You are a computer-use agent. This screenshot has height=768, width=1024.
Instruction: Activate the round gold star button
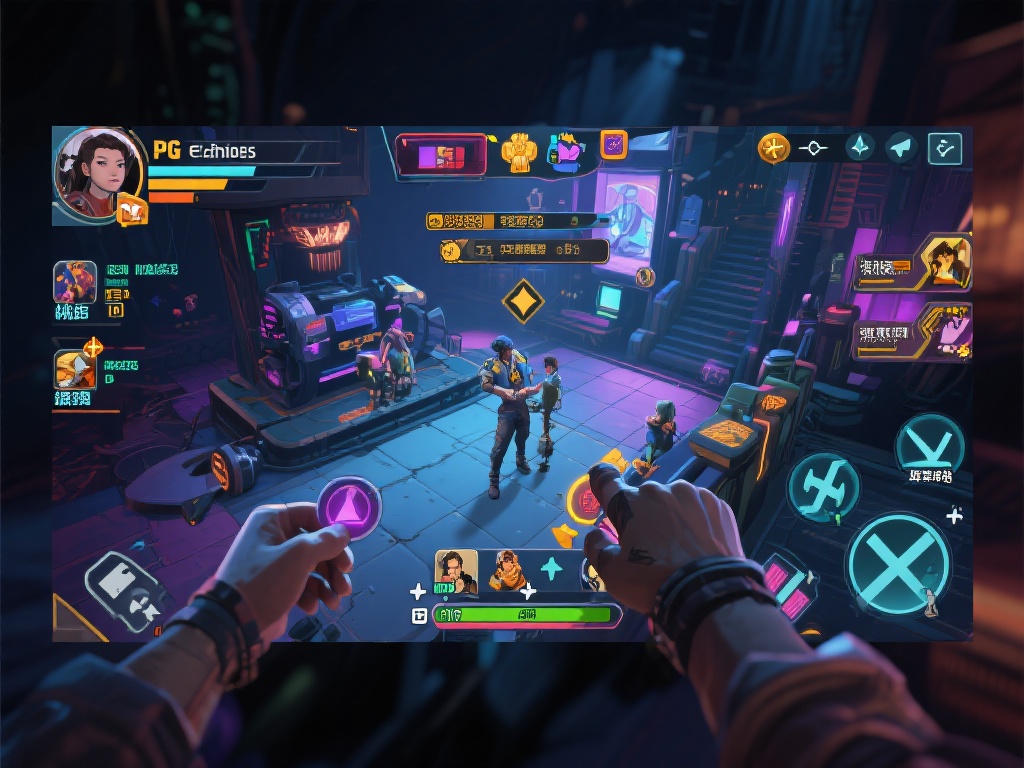(x=773, y=148)
